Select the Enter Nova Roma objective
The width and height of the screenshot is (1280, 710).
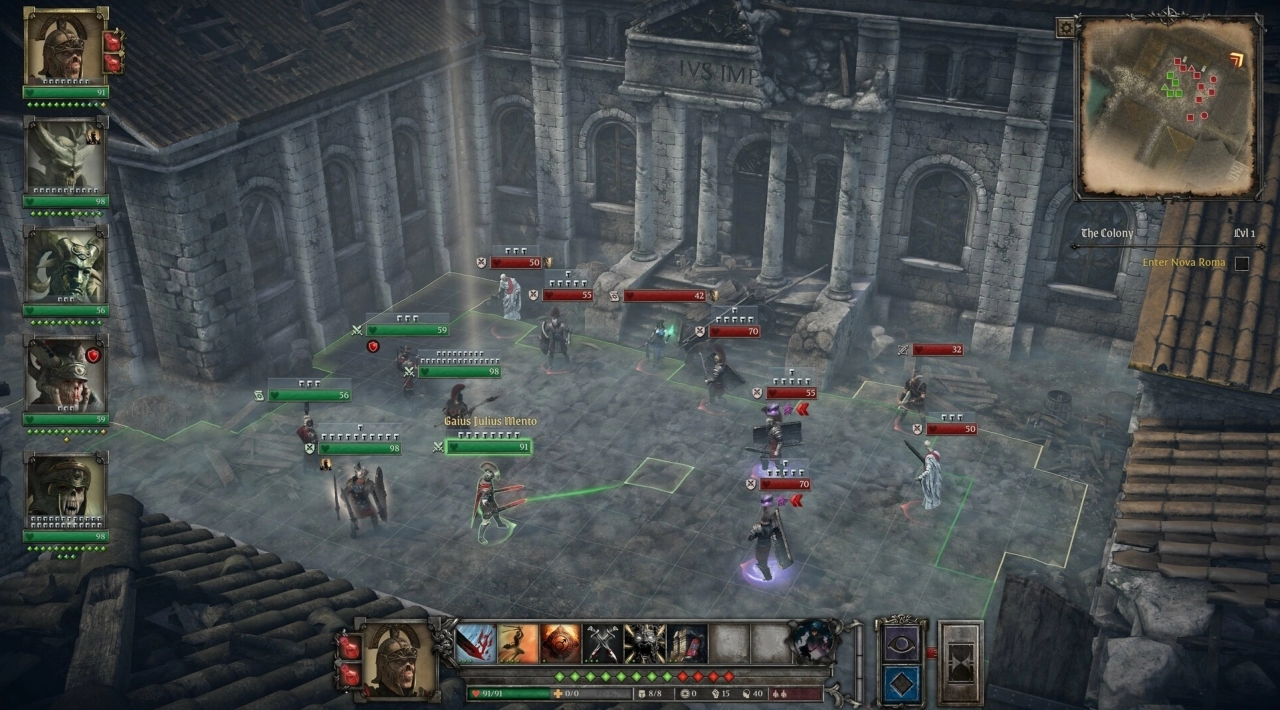(1184, 263)
